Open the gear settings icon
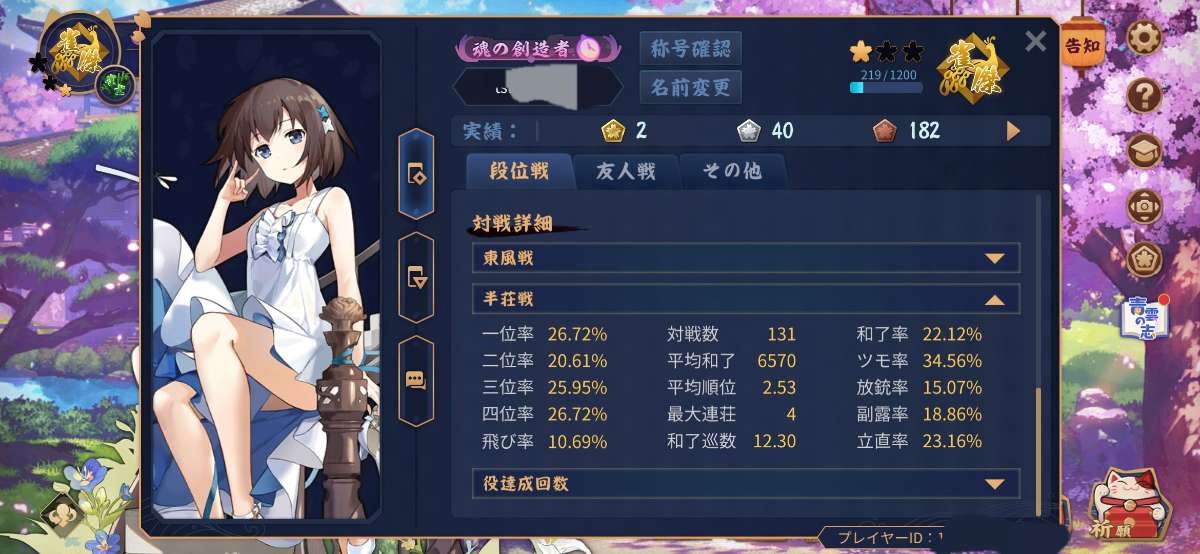1200x554 pixels. point(1144,39)
